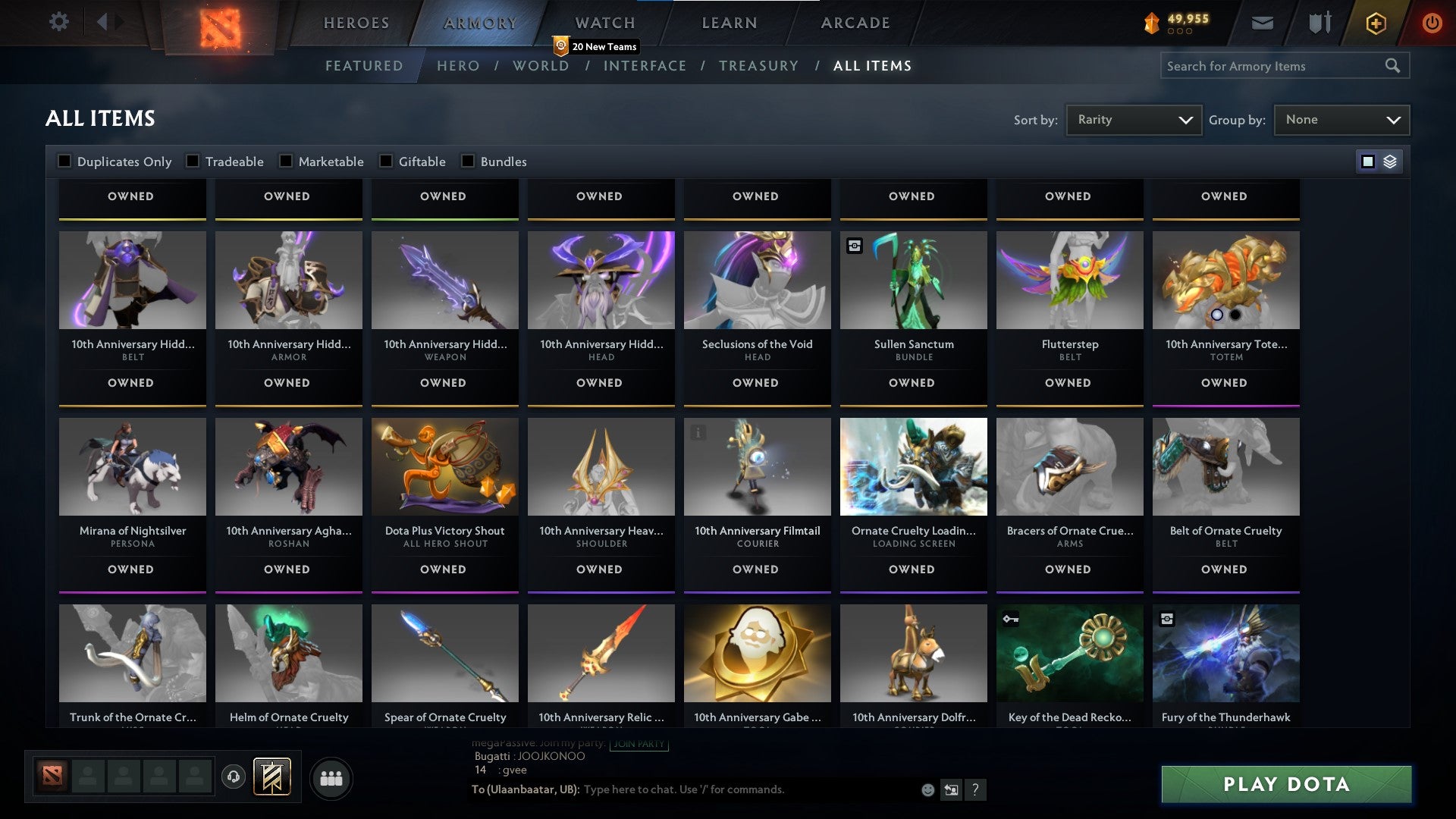Click the Dota Plus hexagon icon
The width and height of the screenshot is (1456, 819).
1376,23
